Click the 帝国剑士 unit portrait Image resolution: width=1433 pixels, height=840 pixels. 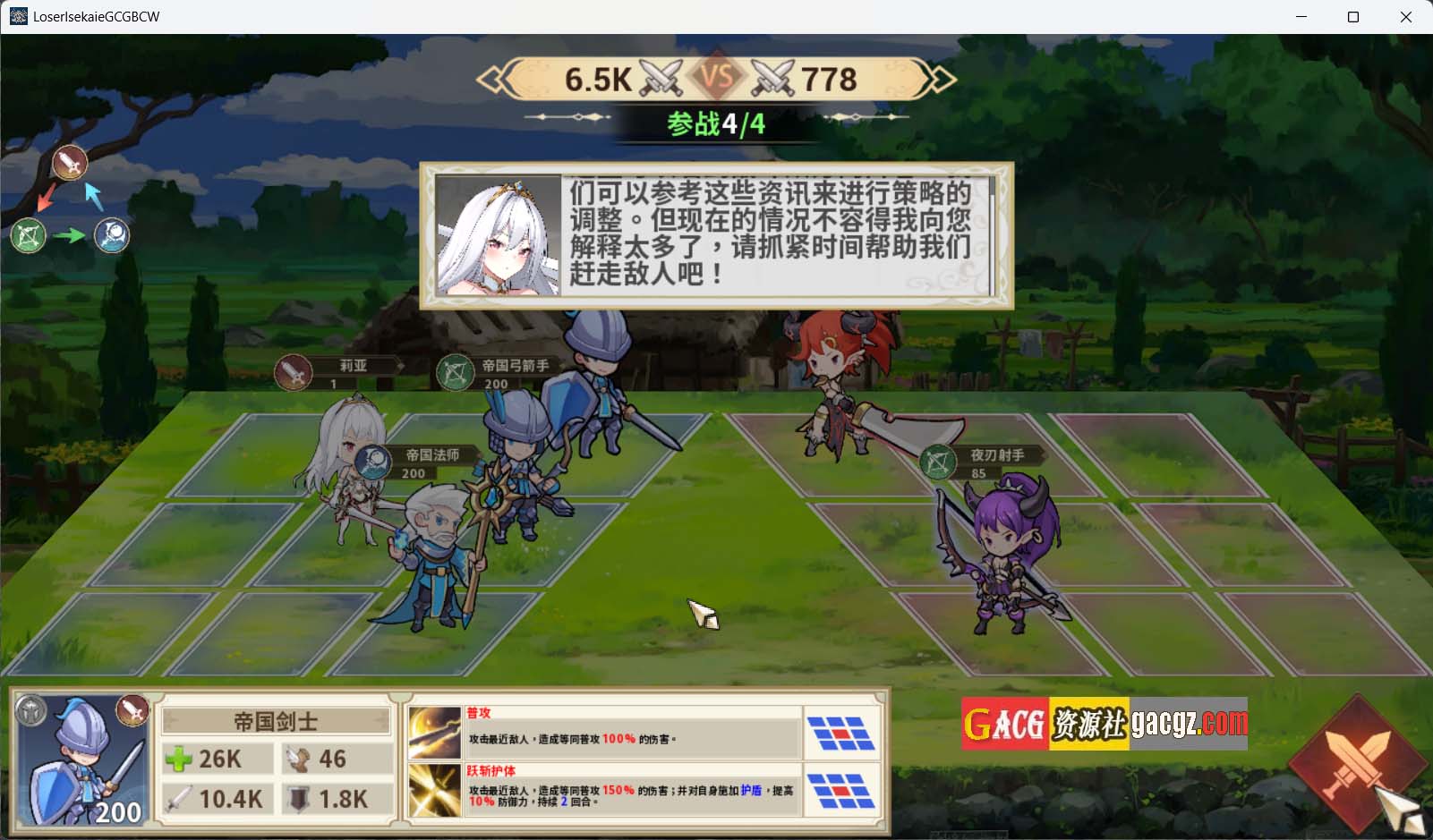(82, 762)
